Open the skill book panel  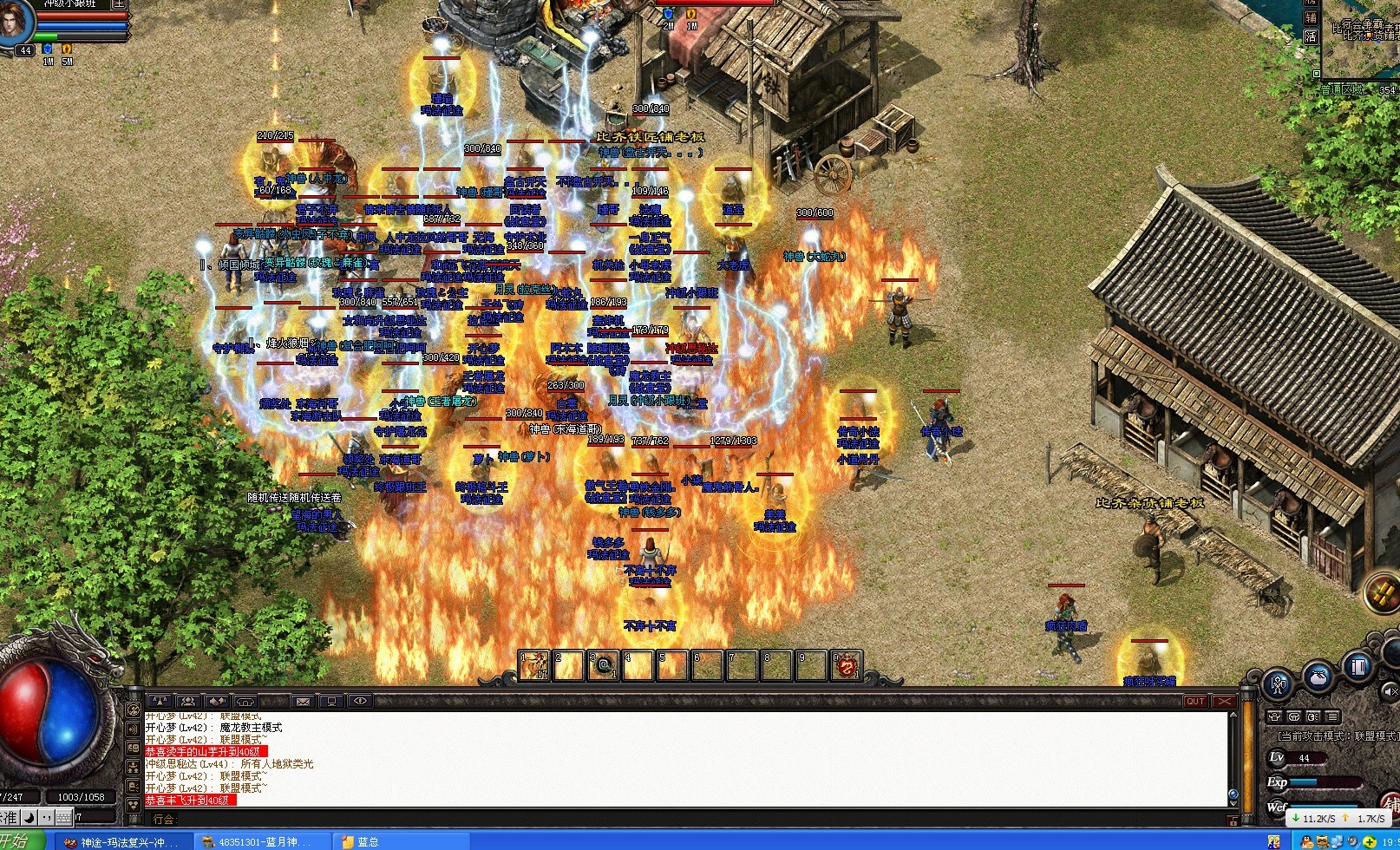1356,669
